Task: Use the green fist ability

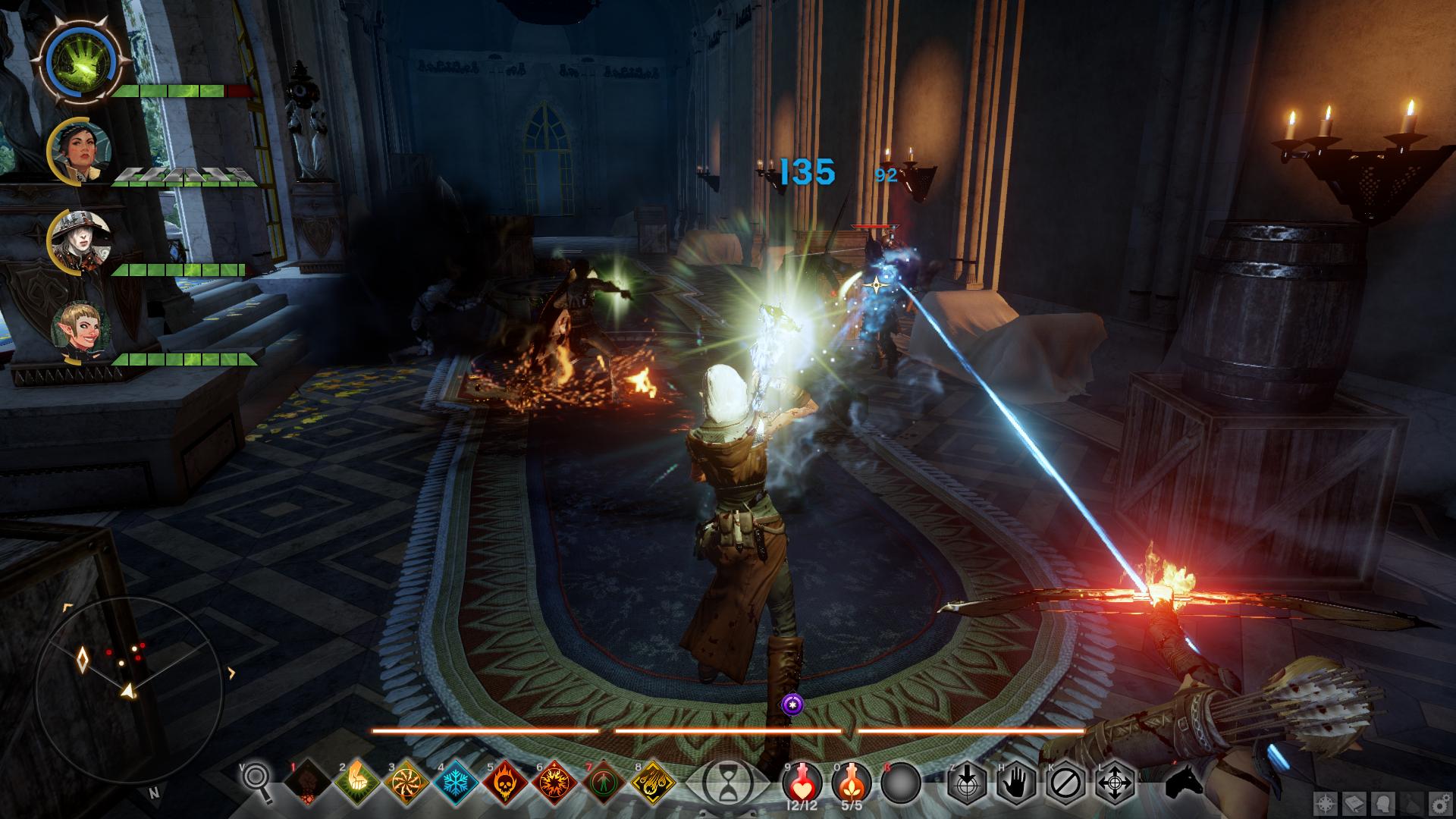Action: [x=357, y=781]
